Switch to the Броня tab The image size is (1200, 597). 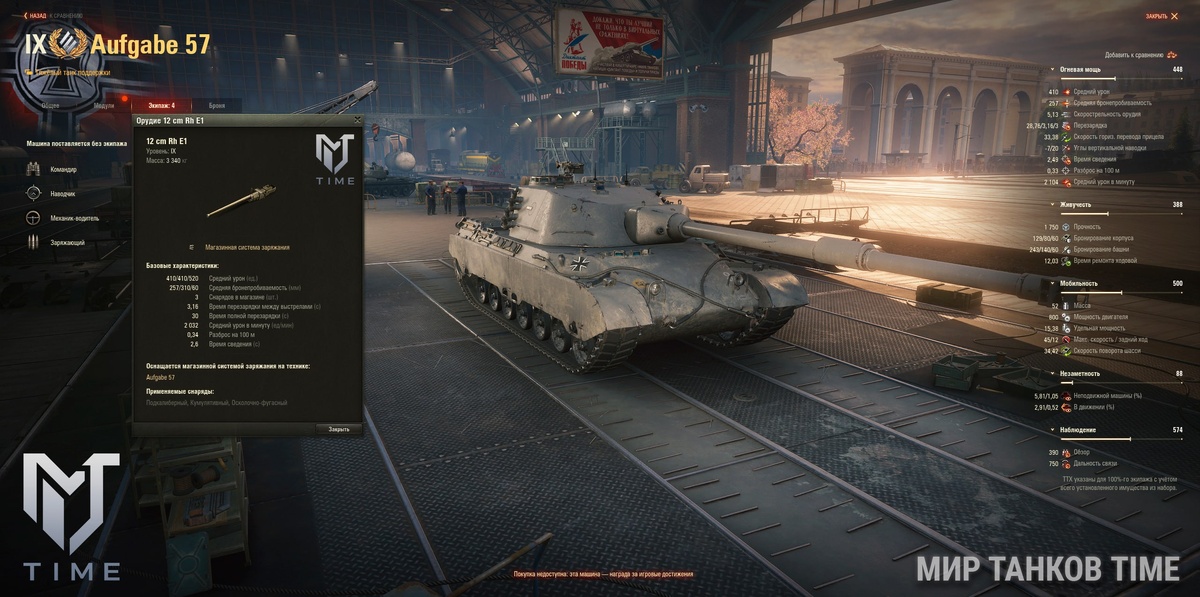217,105
